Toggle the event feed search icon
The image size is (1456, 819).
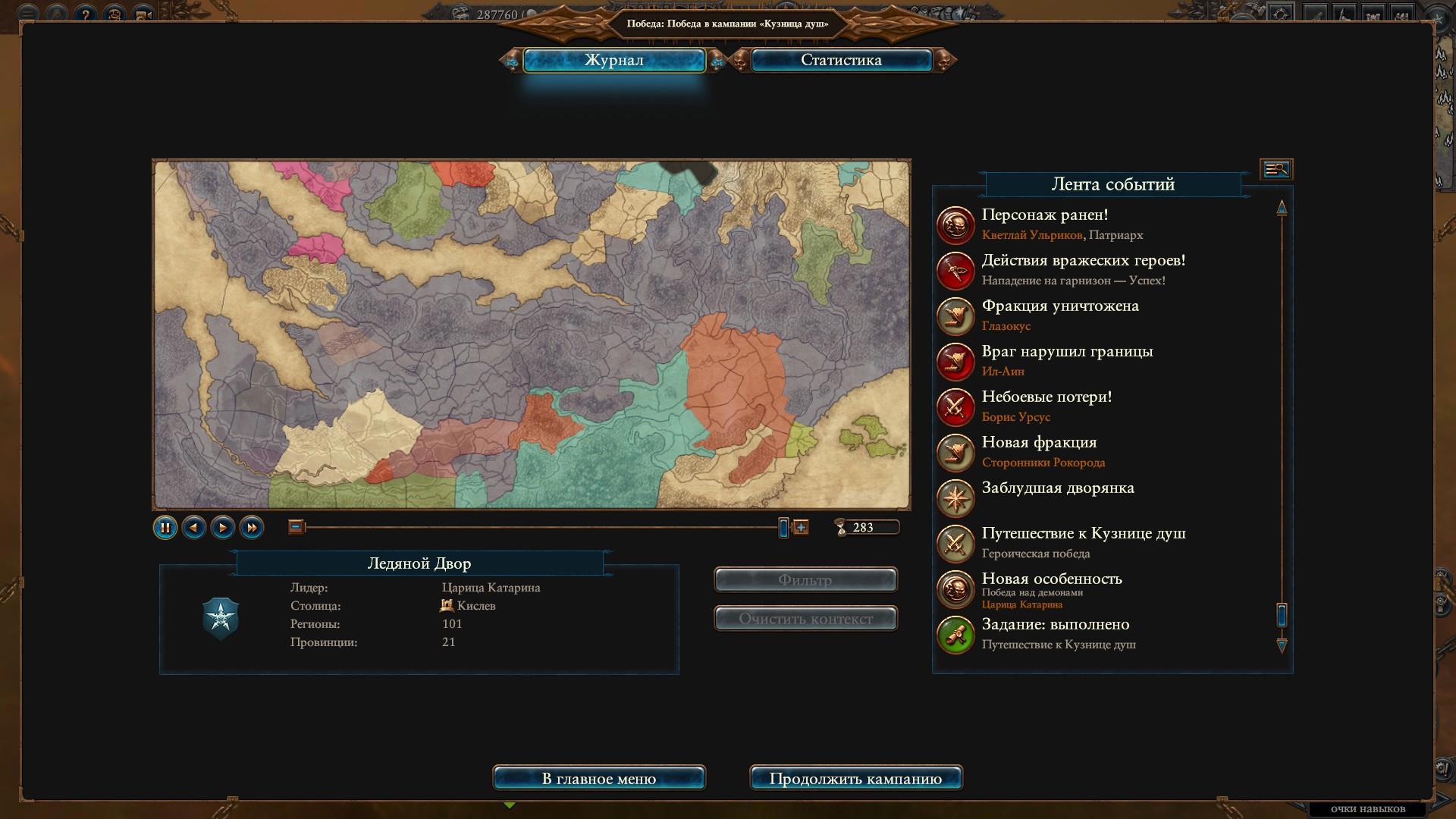[x=1276, y=169]
